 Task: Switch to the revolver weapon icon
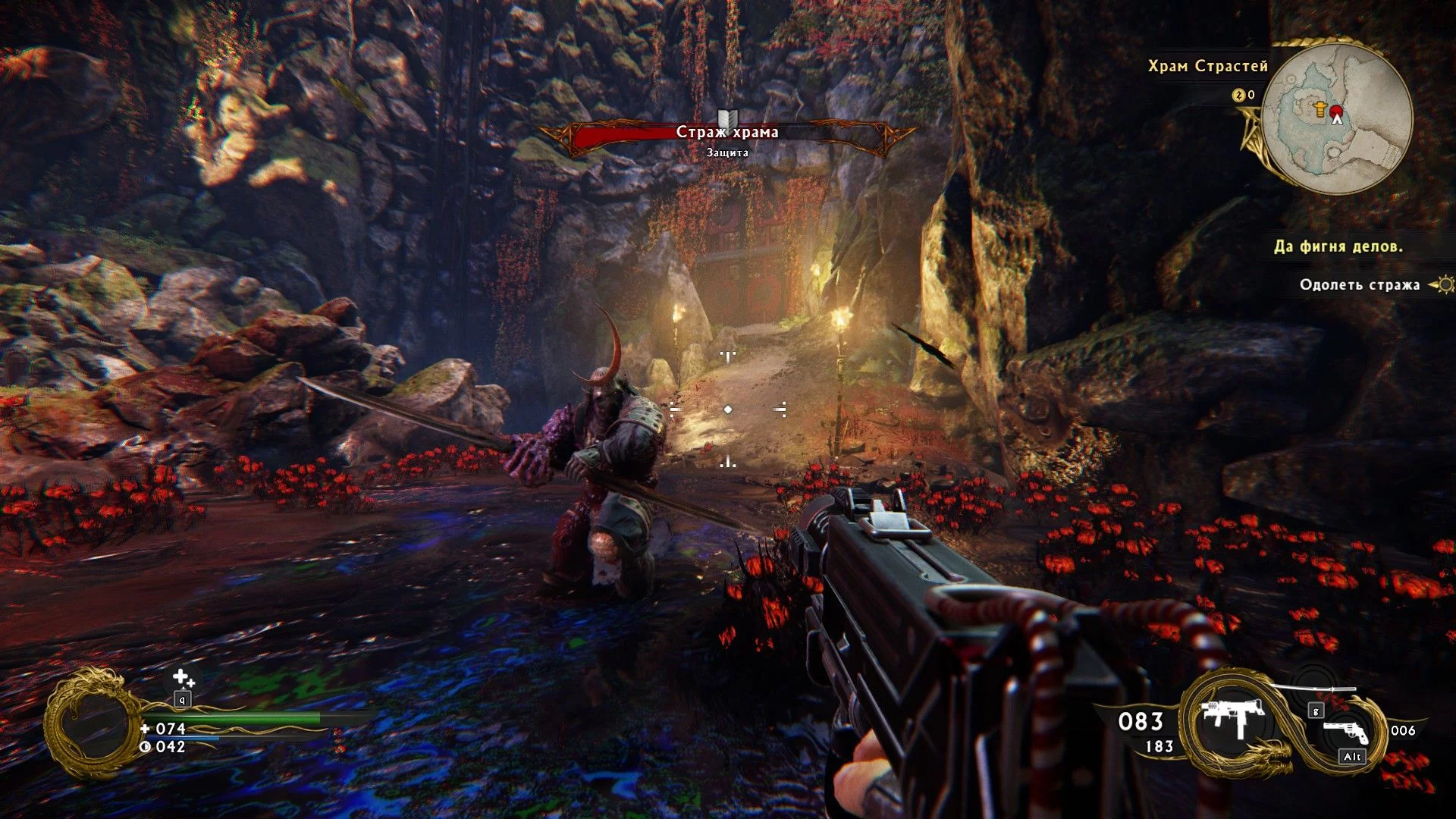1345,731
